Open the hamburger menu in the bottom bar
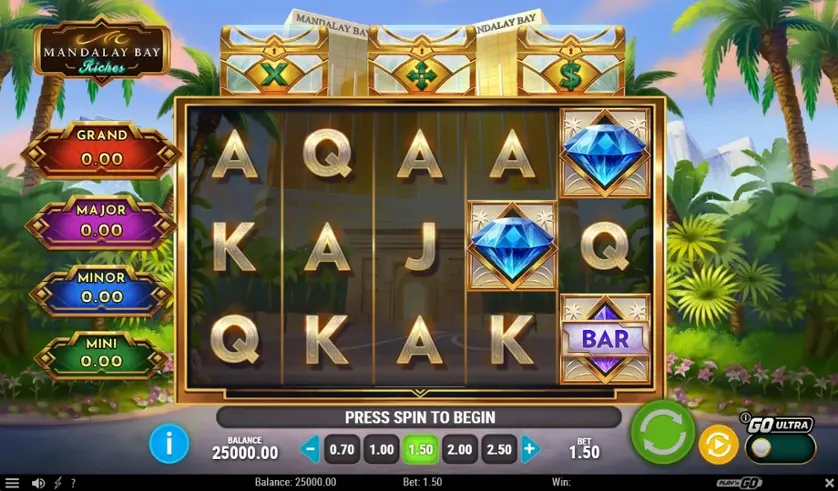This screenshot has width=838, height=491. point(12,483)
